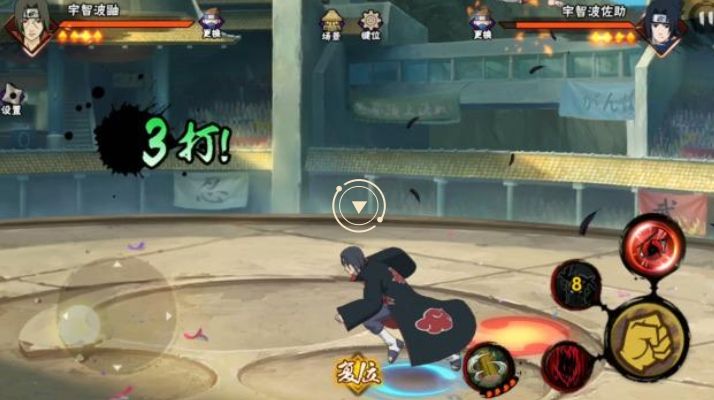Click the circular down-arrow button mid-screen
This screenshot has width=714, height=400.
358,207
